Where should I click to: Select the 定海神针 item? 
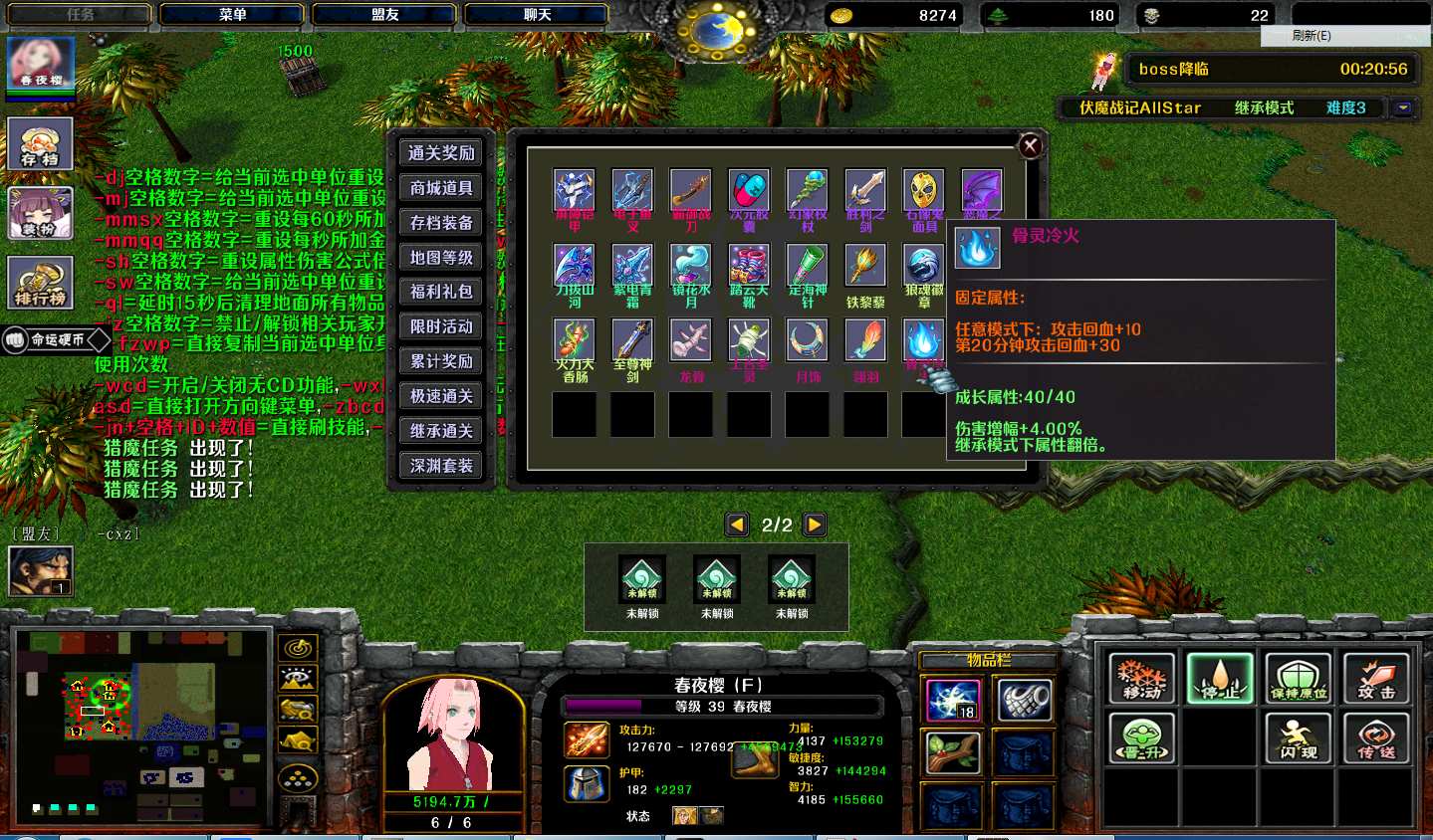[x=808, y=267]
